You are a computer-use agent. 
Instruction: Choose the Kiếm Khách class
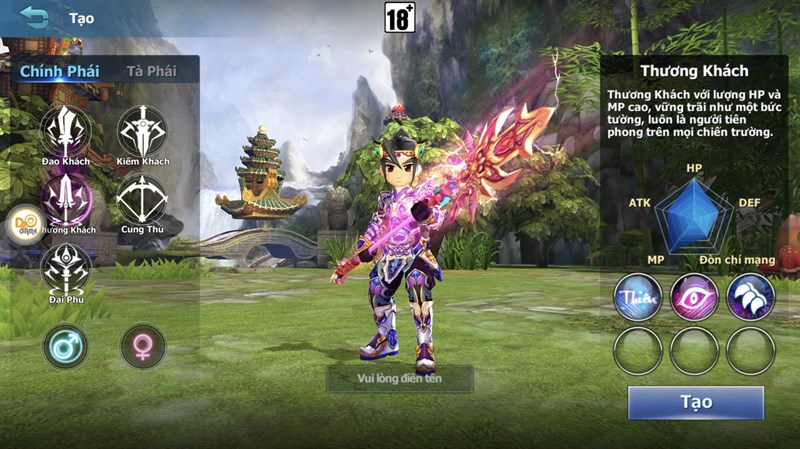[x=143, y=130]
